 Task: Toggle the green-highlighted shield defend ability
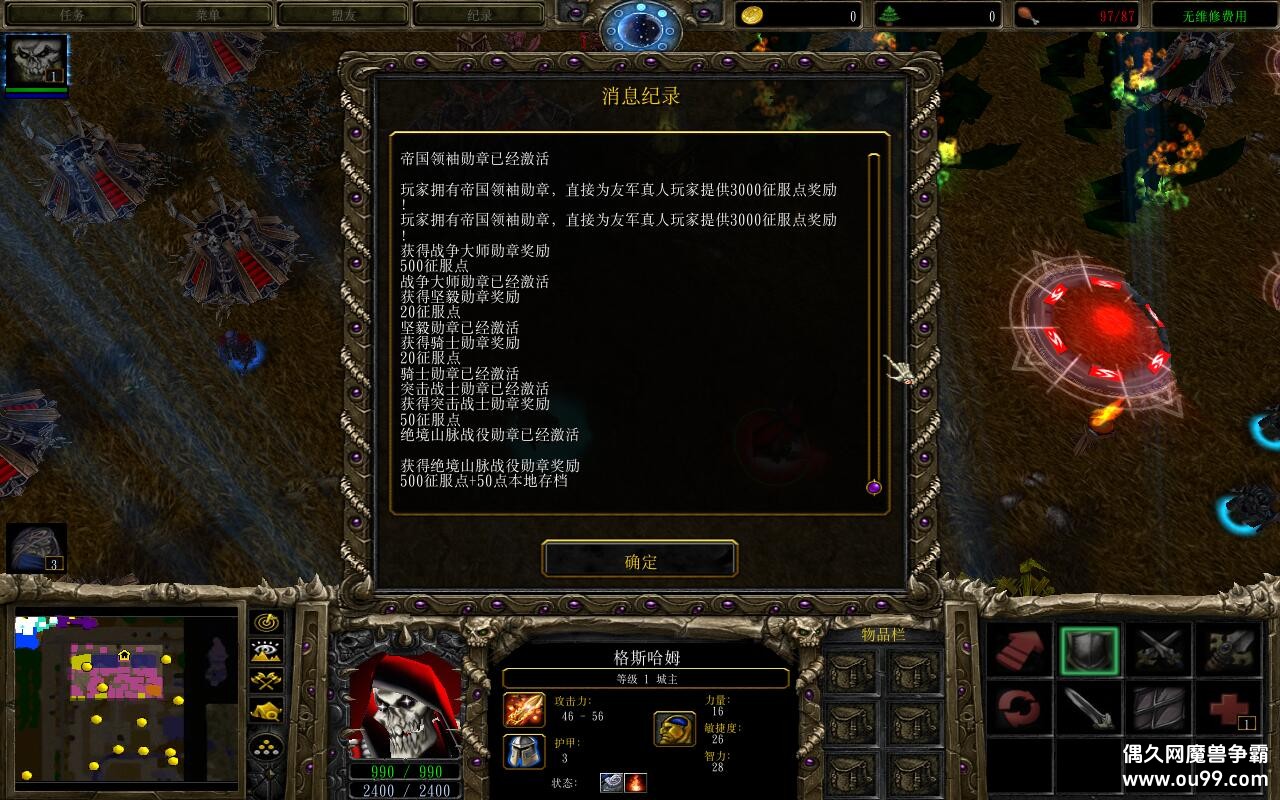1090,650
